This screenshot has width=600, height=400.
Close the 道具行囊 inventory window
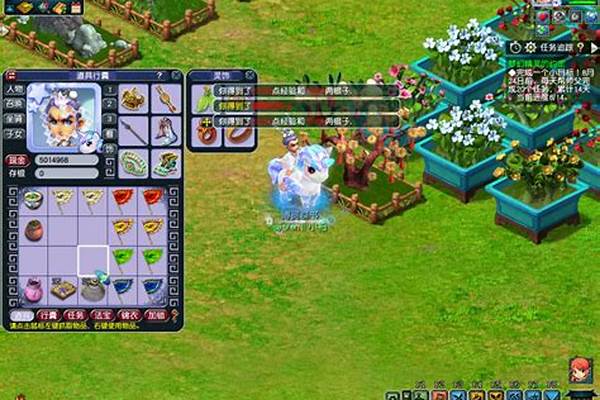click(x=176, y=75)
